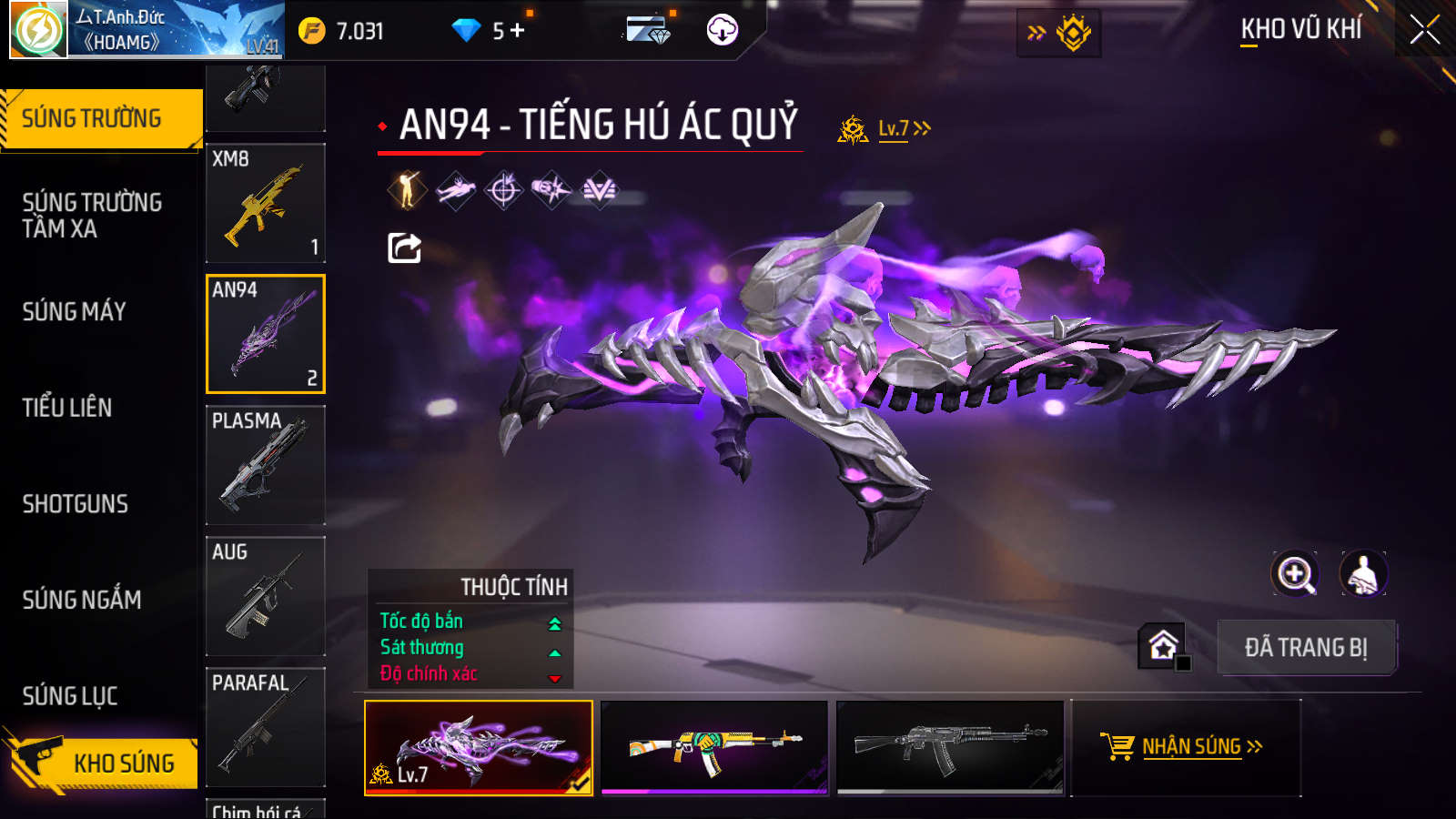Open the Lv.7 skin upgrade link

click(904, 128)
